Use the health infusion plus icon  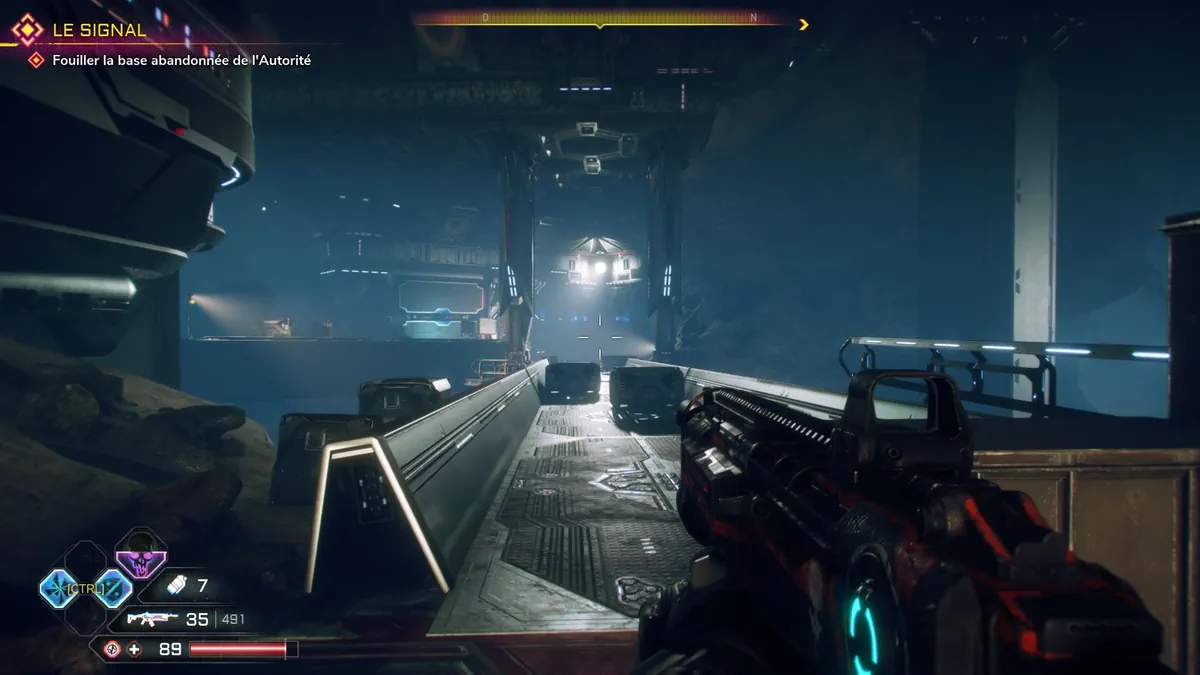pyautogui.click(x=135, y=649)
